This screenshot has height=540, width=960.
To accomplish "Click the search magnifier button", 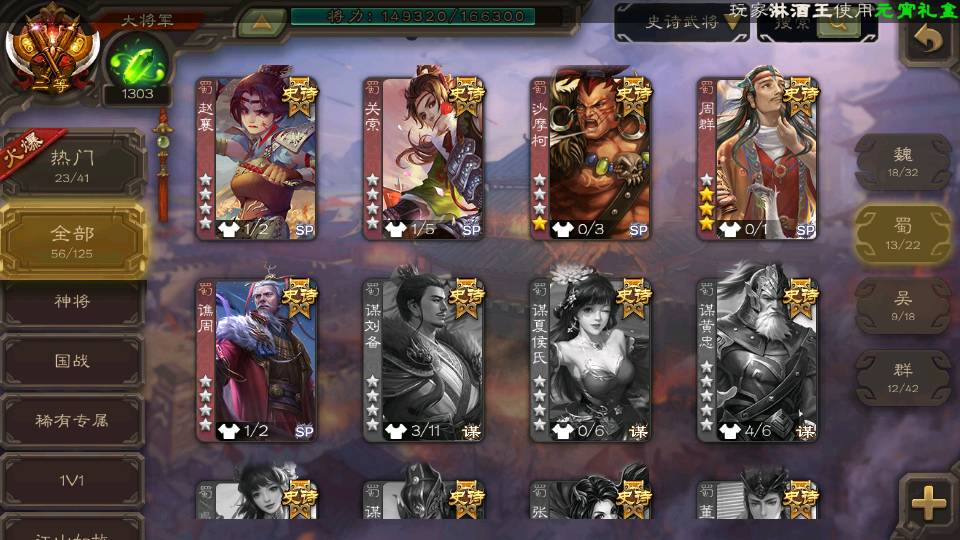I will (x=838, y=24).
